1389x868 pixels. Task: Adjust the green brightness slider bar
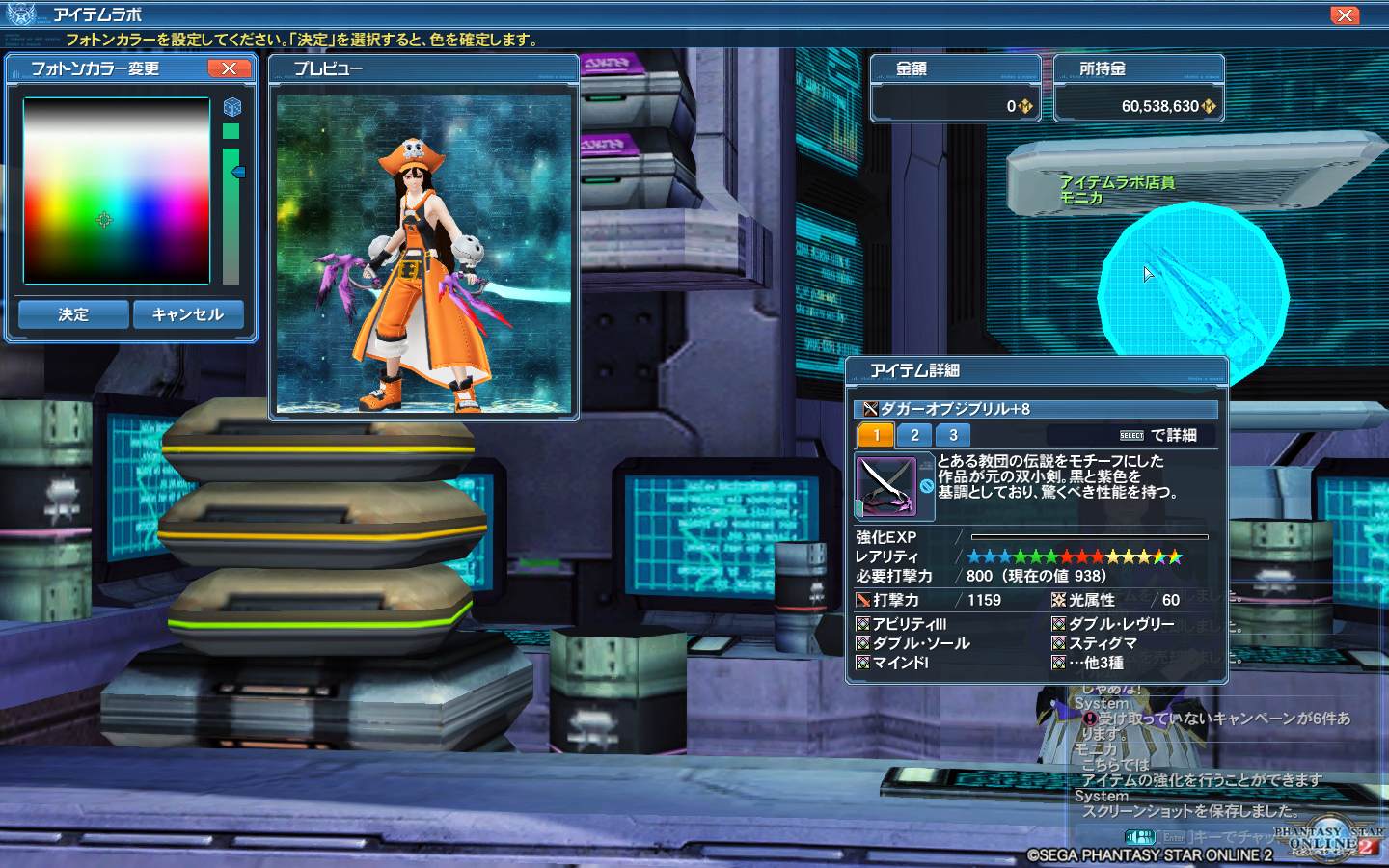point(231,215)
